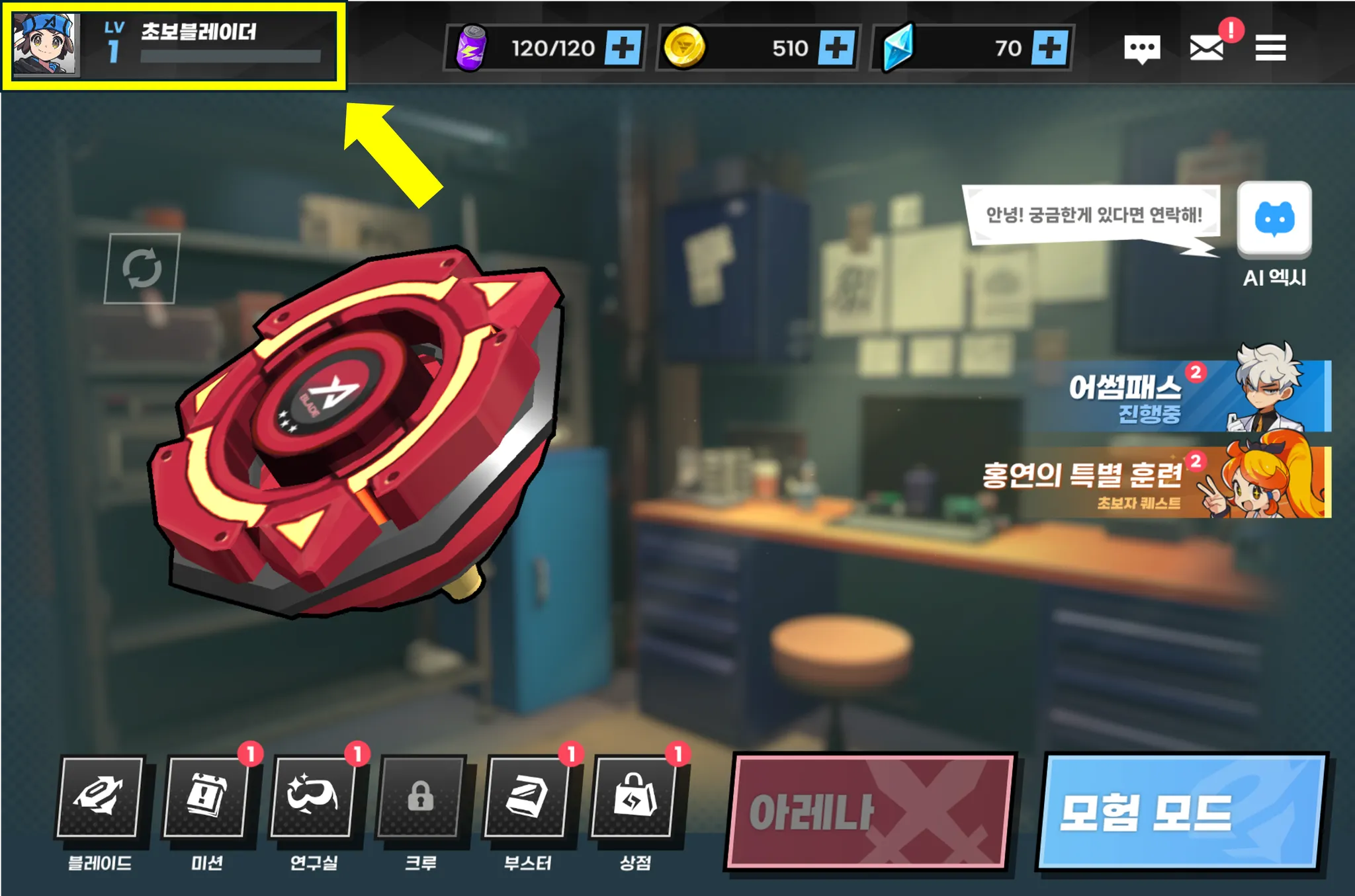Screen dimensions: 1355x896
Task: Add energy with the plus button
Action: click(x=623, y=48)
